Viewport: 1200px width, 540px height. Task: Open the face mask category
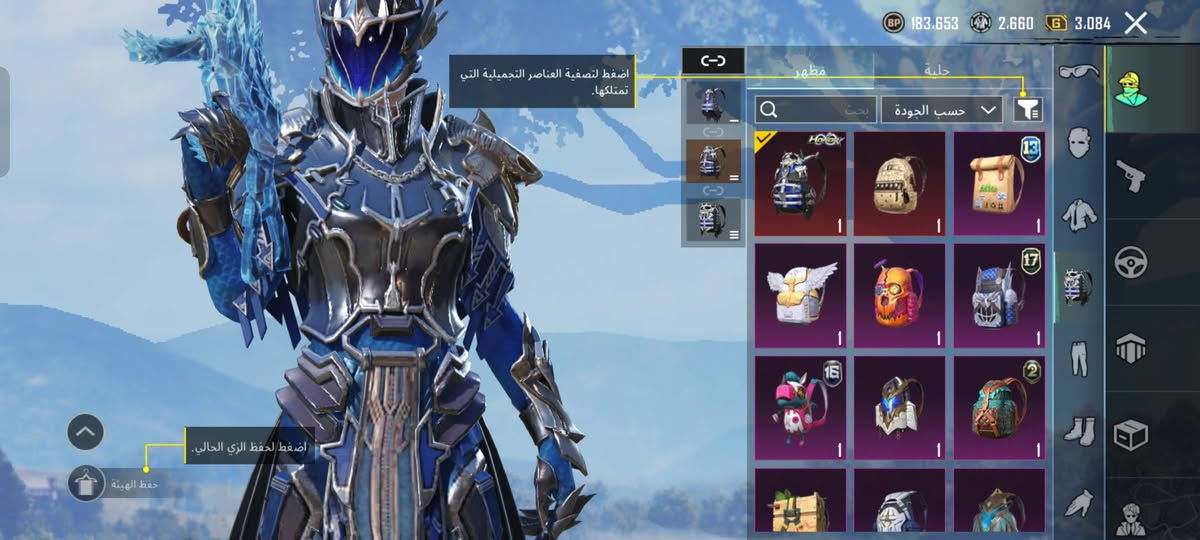(1078, 142)
